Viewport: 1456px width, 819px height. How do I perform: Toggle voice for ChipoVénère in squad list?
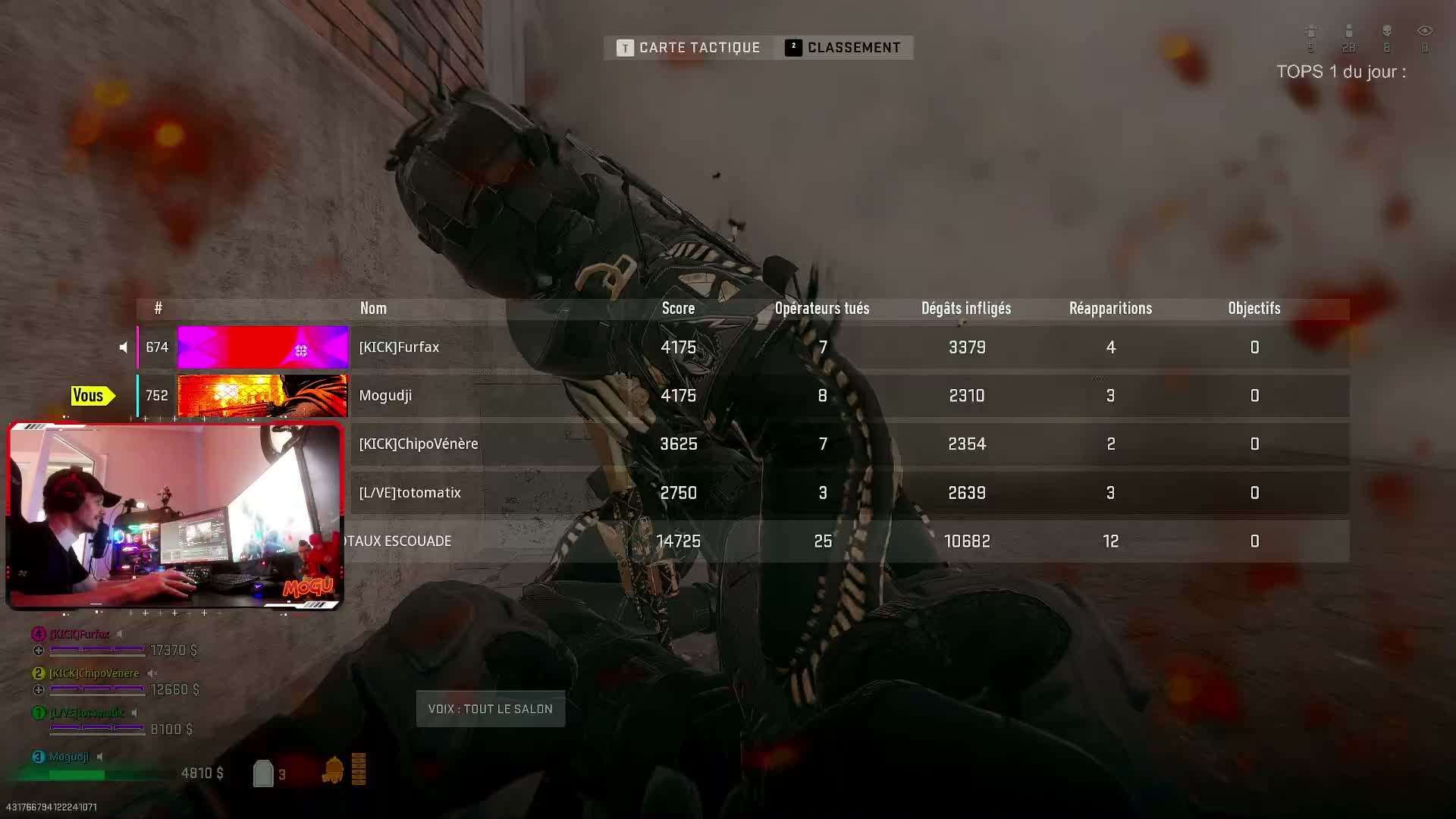(152, 673)
